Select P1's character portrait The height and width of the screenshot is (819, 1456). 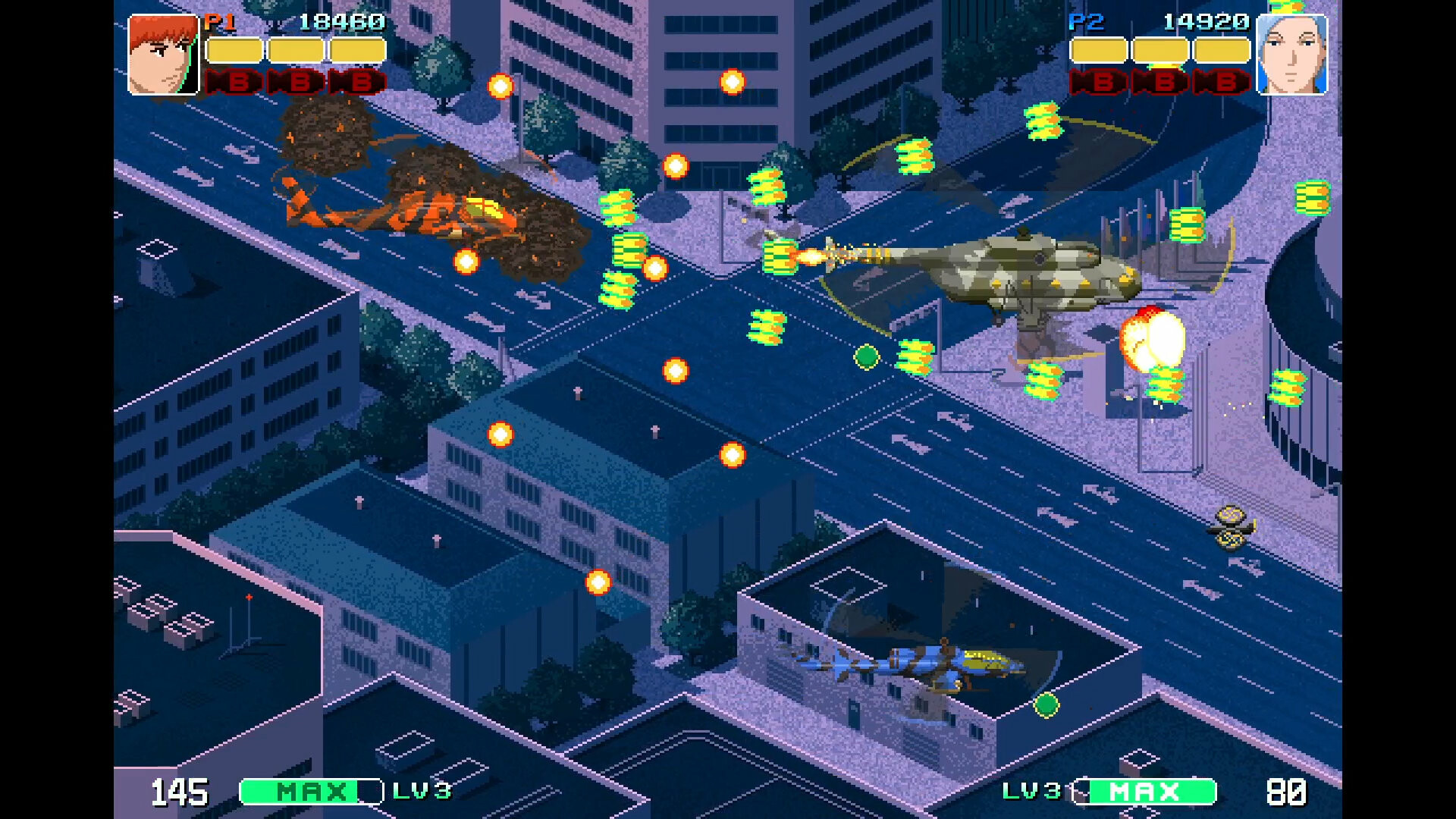pos(163,53)
